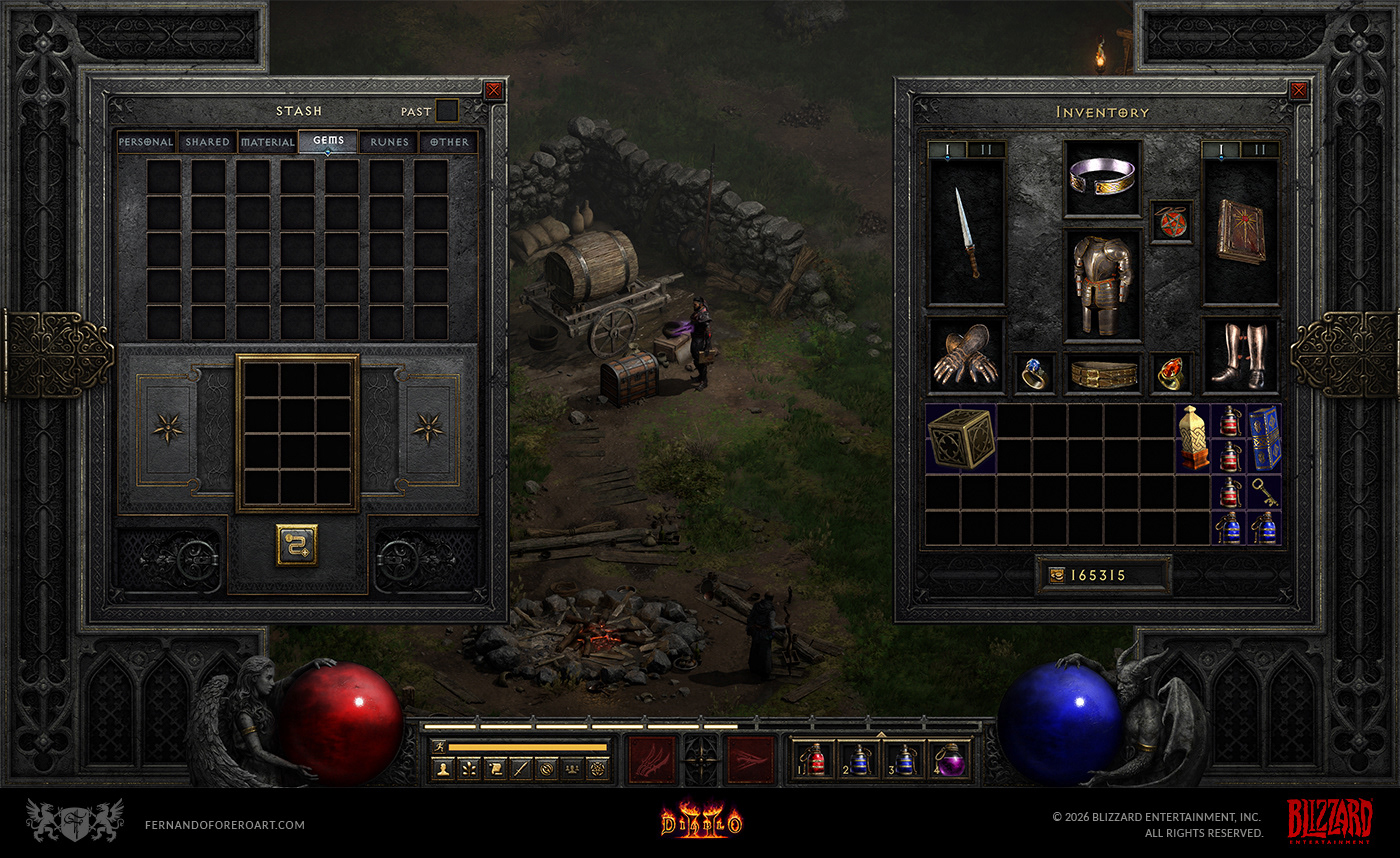Viewport: 1400px width, 858px height.
Task: Open the Shared stash tab
Action: [207, 142]
